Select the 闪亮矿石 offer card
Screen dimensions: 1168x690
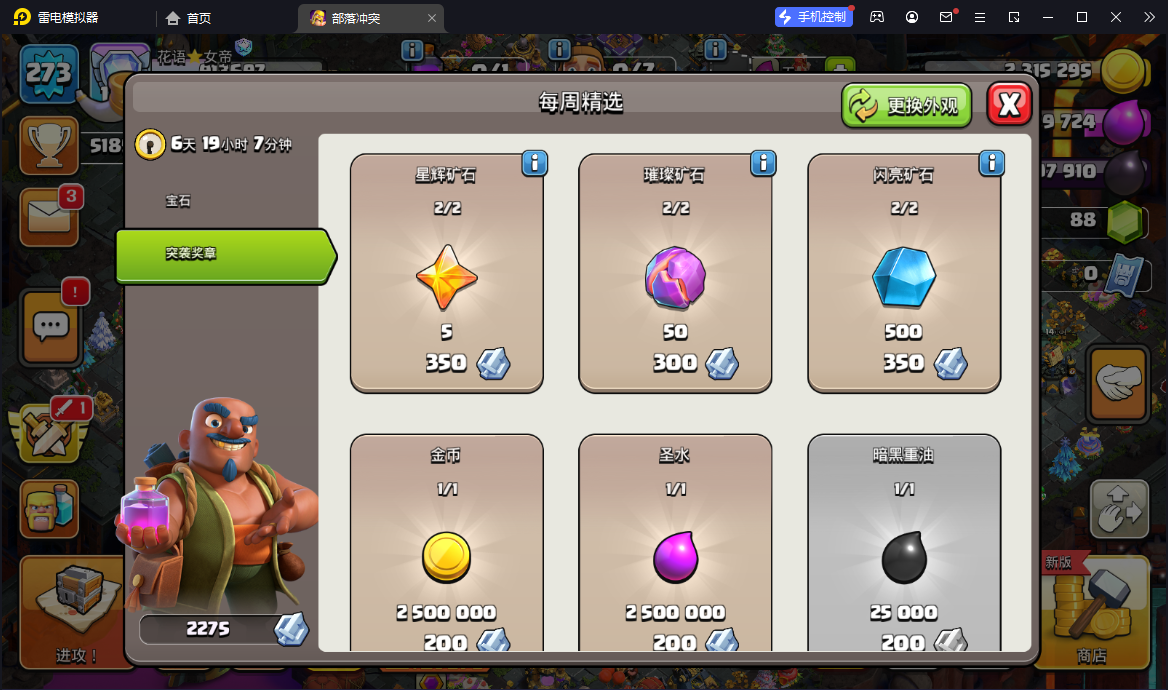(x=904, y=273)
